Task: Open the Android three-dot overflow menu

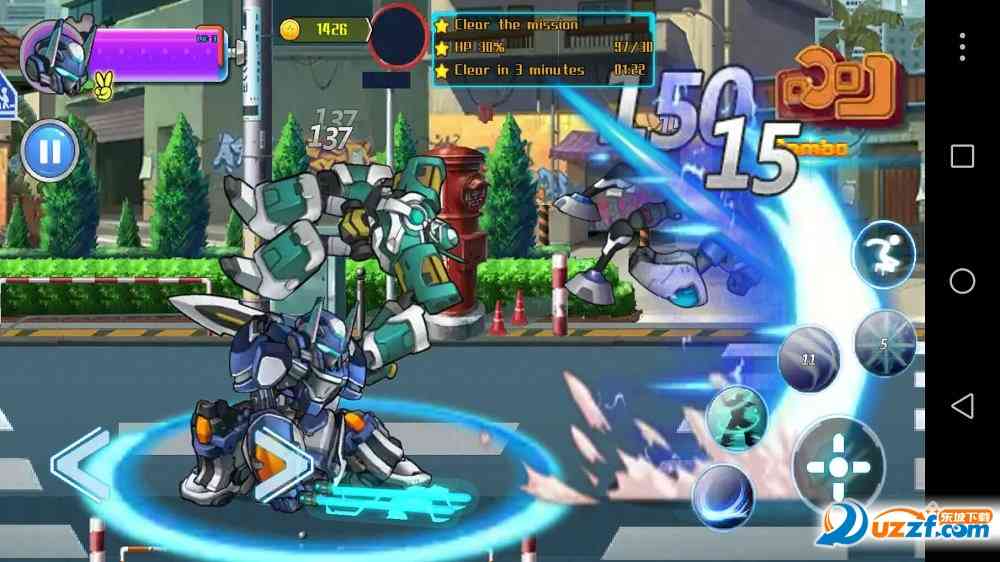Action: pos(962,47)
